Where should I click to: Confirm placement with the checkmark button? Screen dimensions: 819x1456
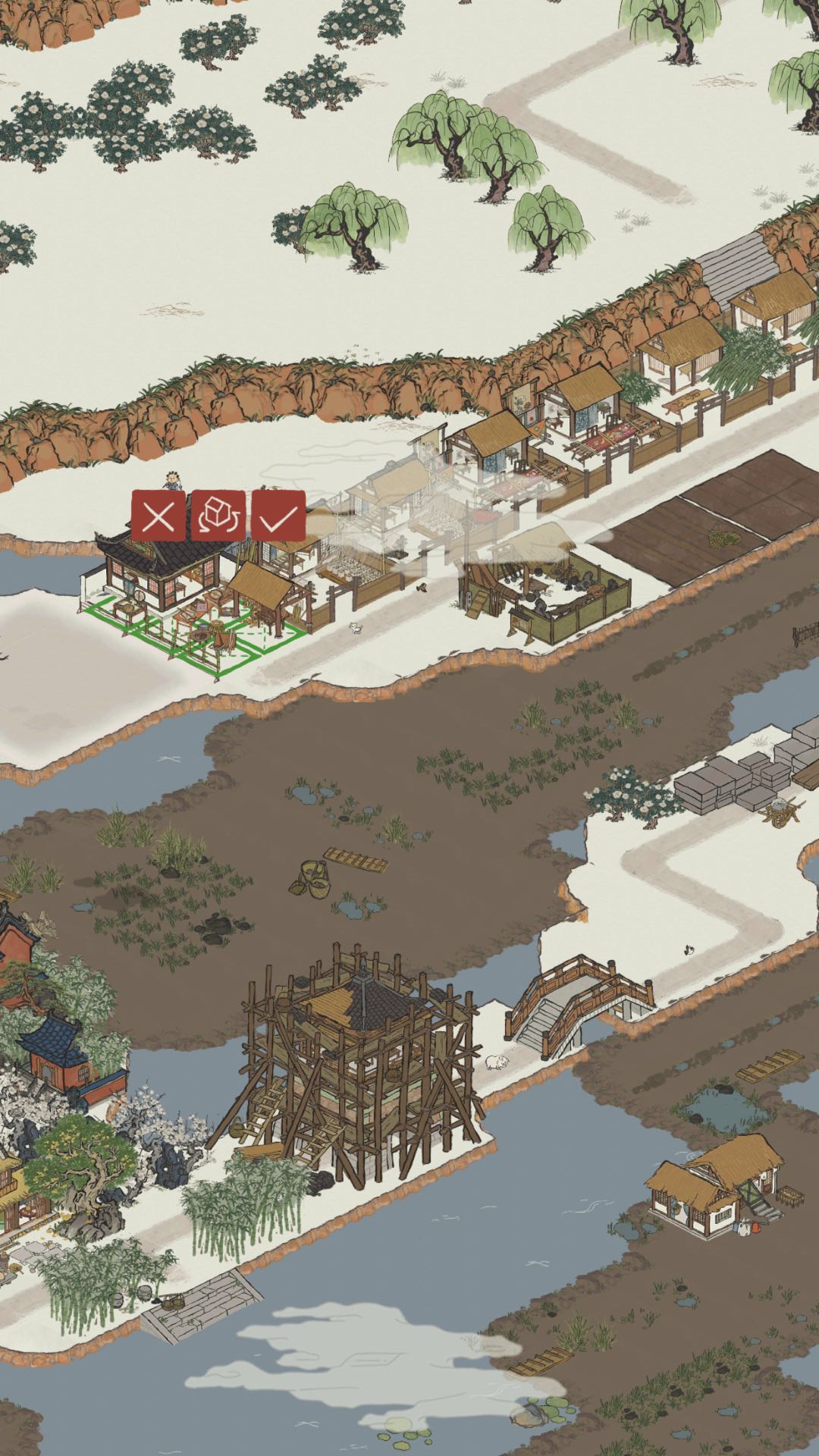coord(278,516)
